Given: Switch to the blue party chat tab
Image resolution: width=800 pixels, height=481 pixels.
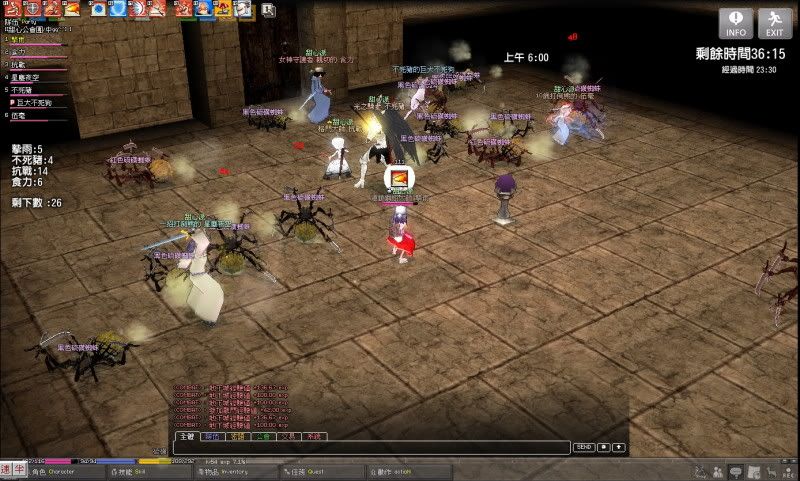Looking at the screenshot, I should click(x=211, y=436).
